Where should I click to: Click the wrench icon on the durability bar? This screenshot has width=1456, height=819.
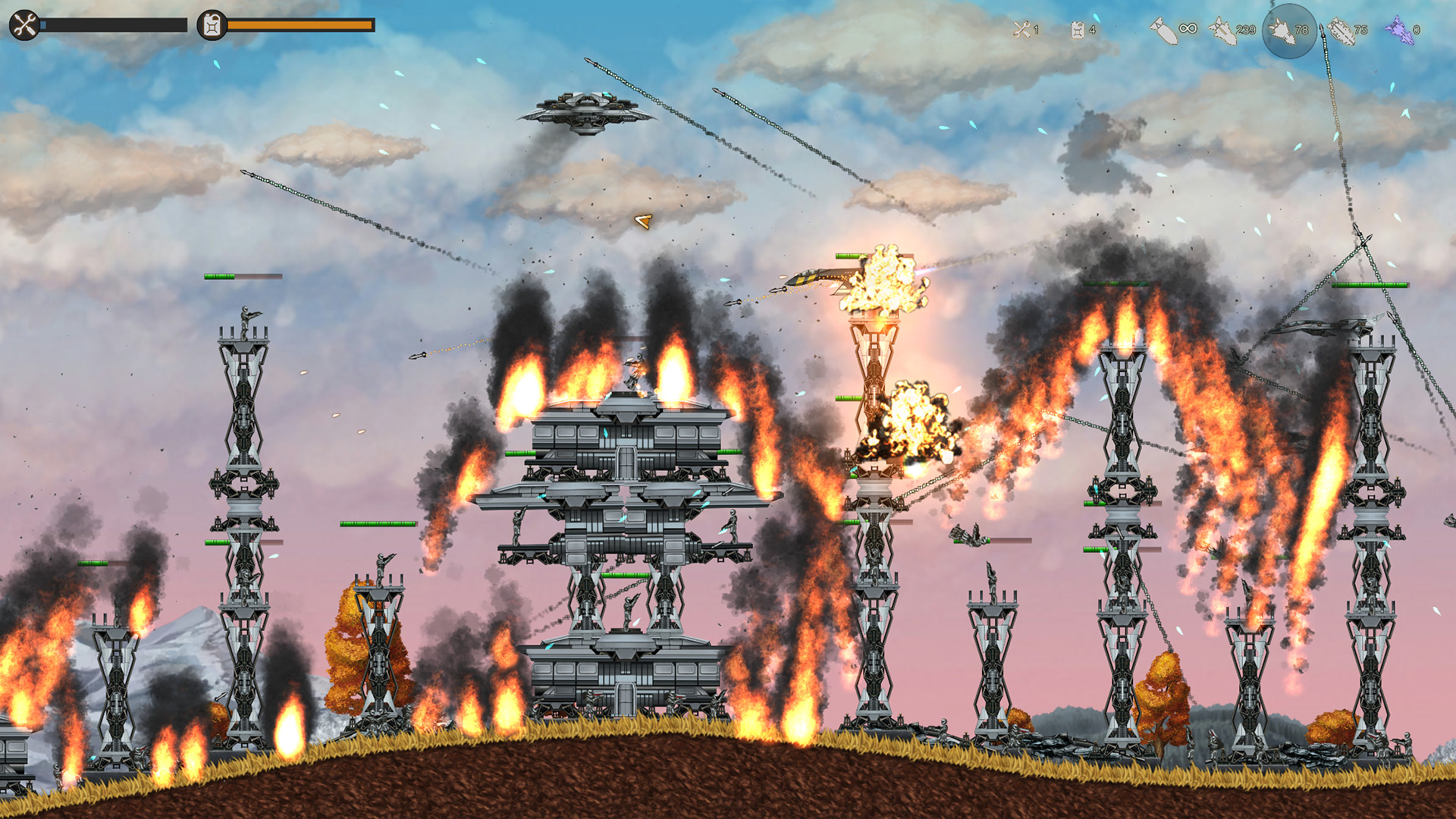pos(25,25)
